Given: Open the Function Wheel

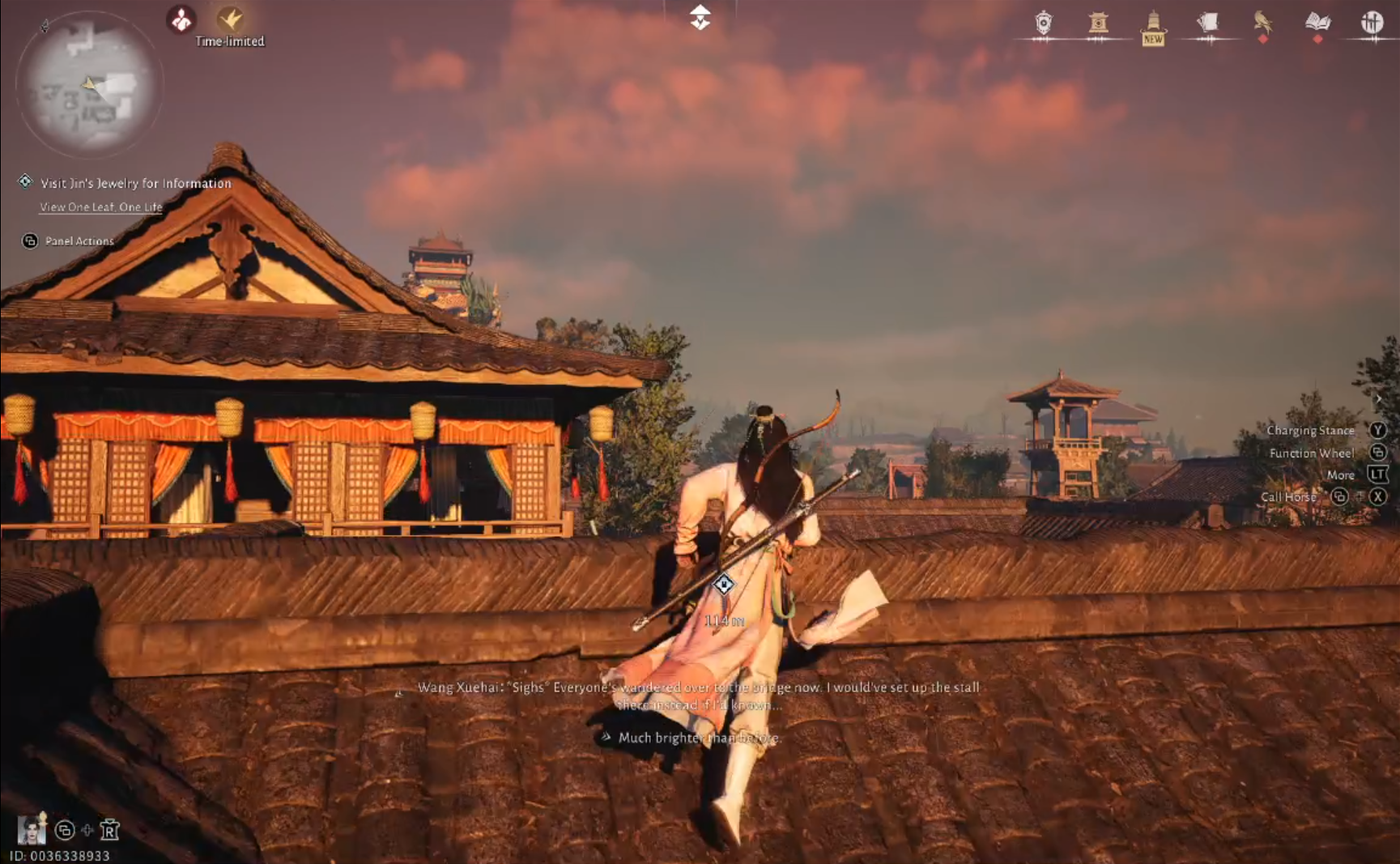Looking at the screenshot, I should coord(1379,453).
